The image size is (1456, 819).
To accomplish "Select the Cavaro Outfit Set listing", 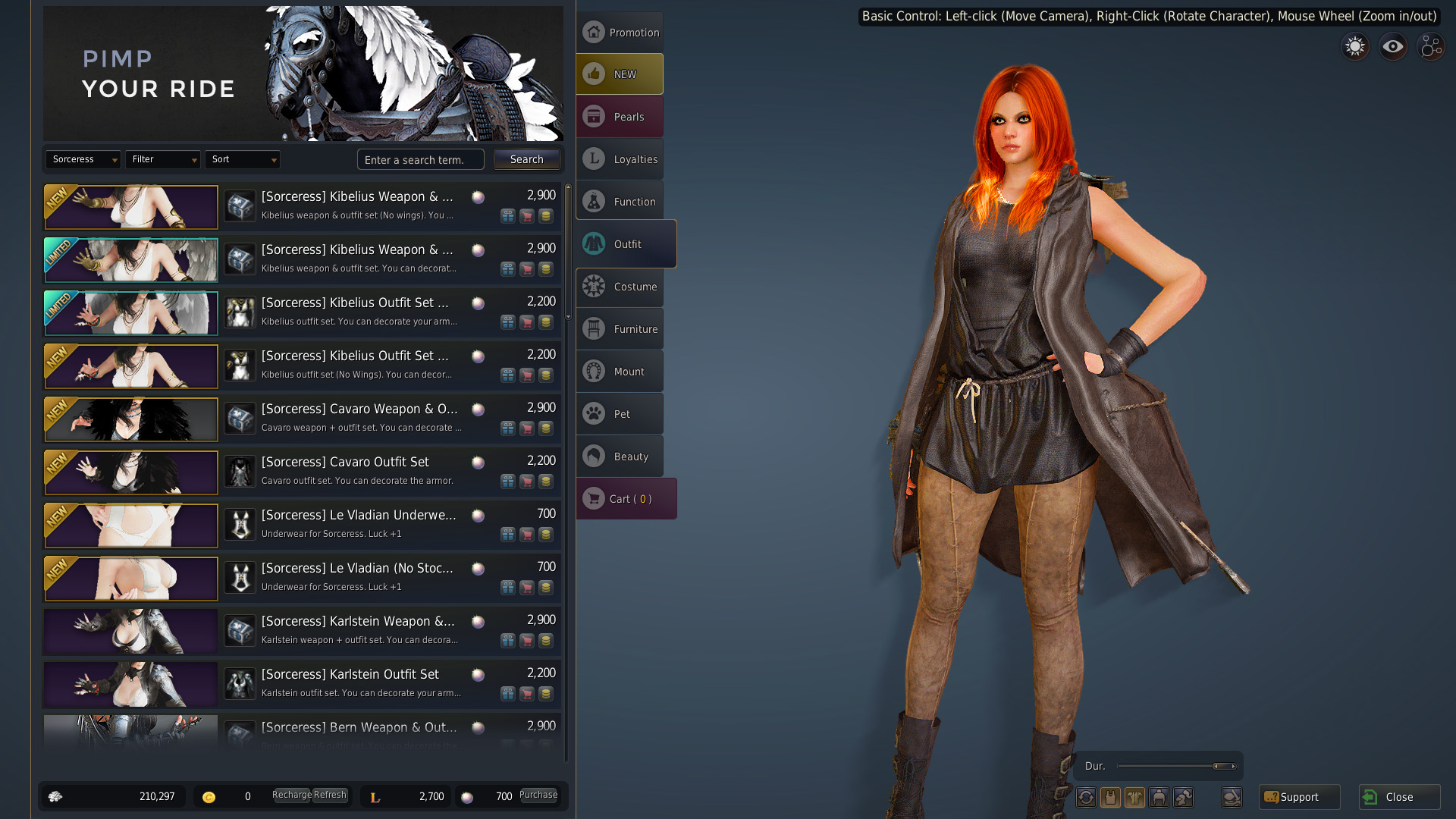I will (x=345, y=463).
